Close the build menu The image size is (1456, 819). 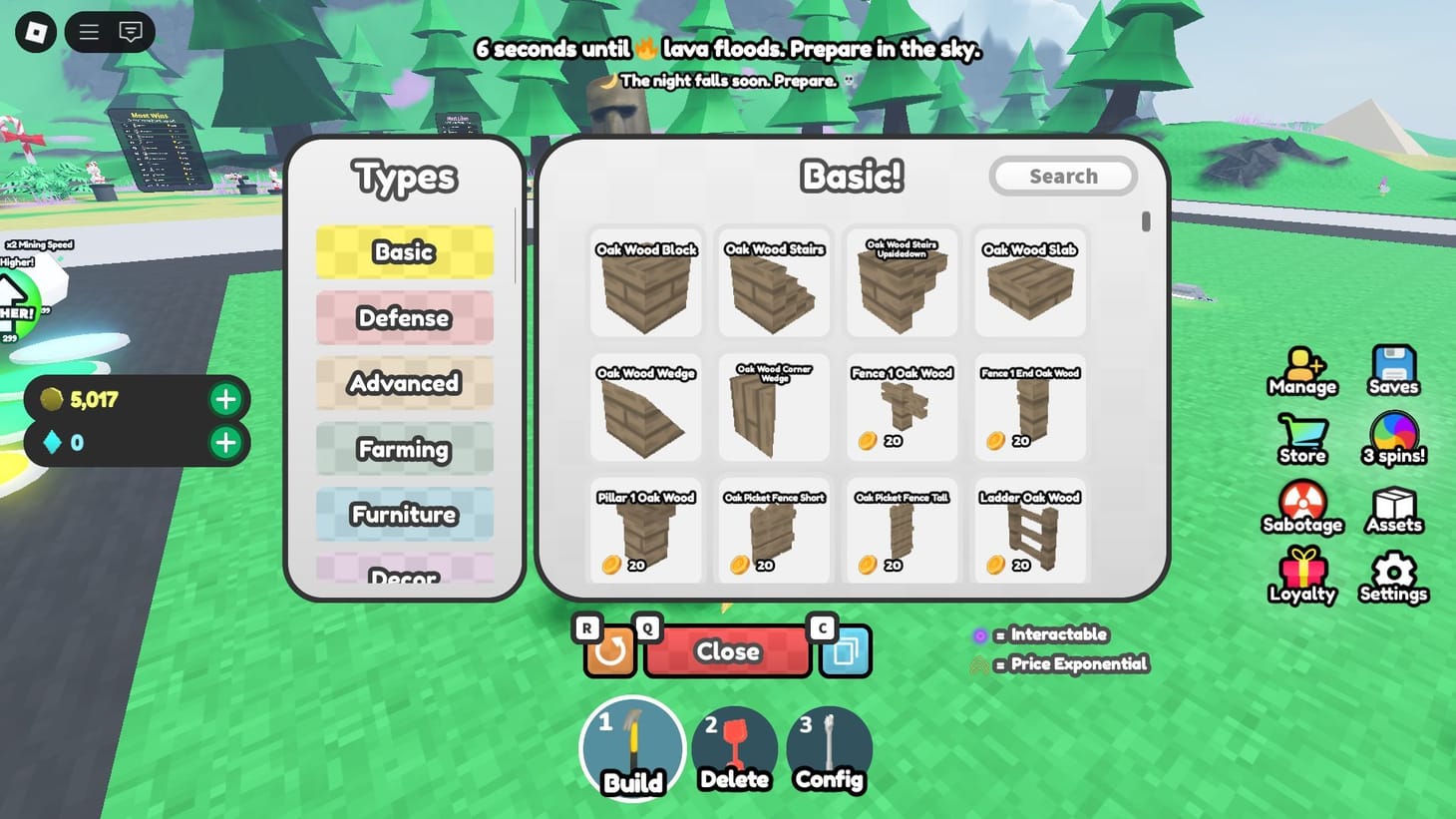pos(727,651)
